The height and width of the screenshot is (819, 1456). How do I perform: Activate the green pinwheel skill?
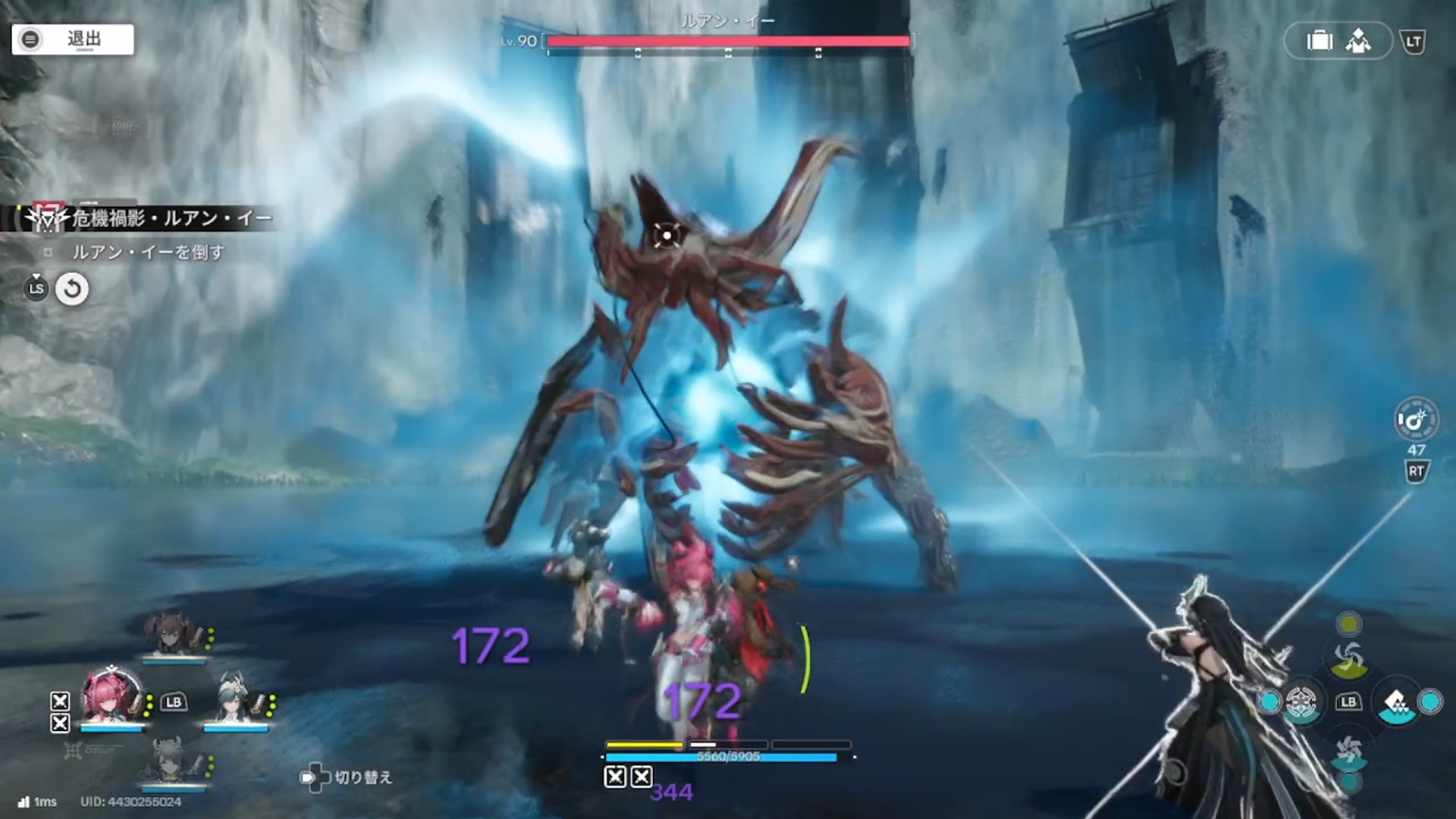pyautogui.click(x=1348, y=658)
